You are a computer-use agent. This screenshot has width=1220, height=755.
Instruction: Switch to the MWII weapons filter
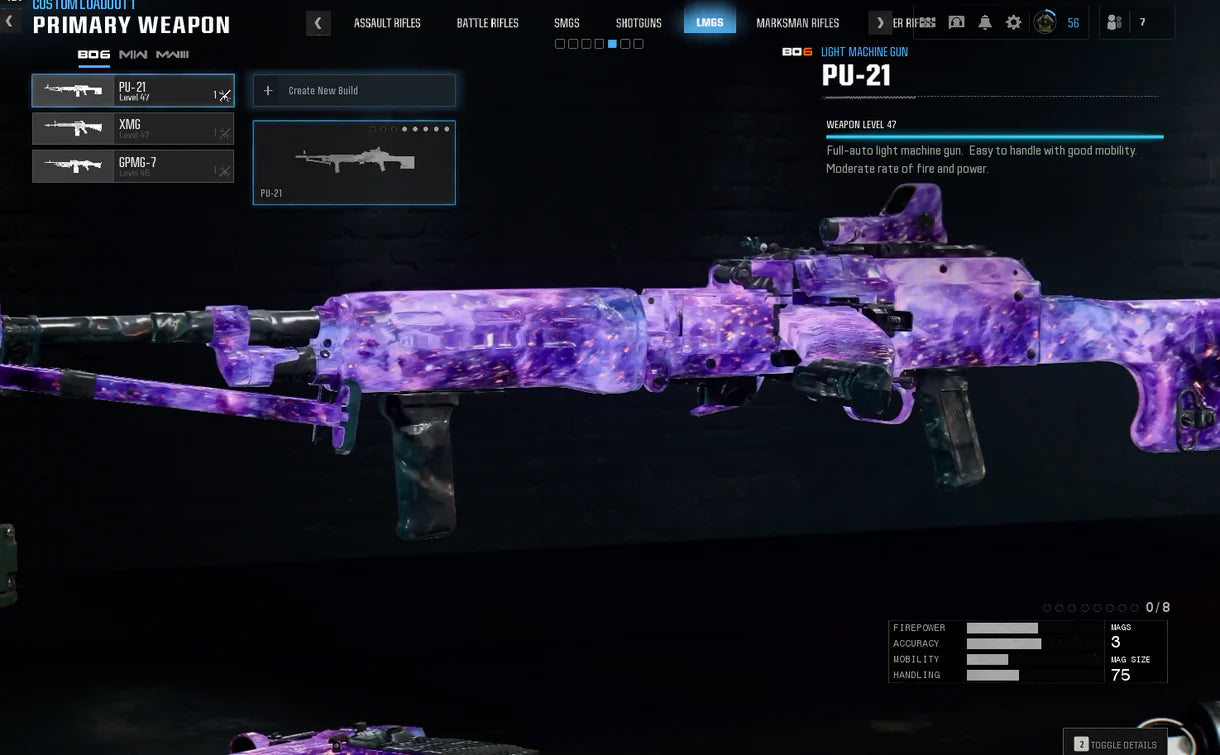tap(133, 54)
